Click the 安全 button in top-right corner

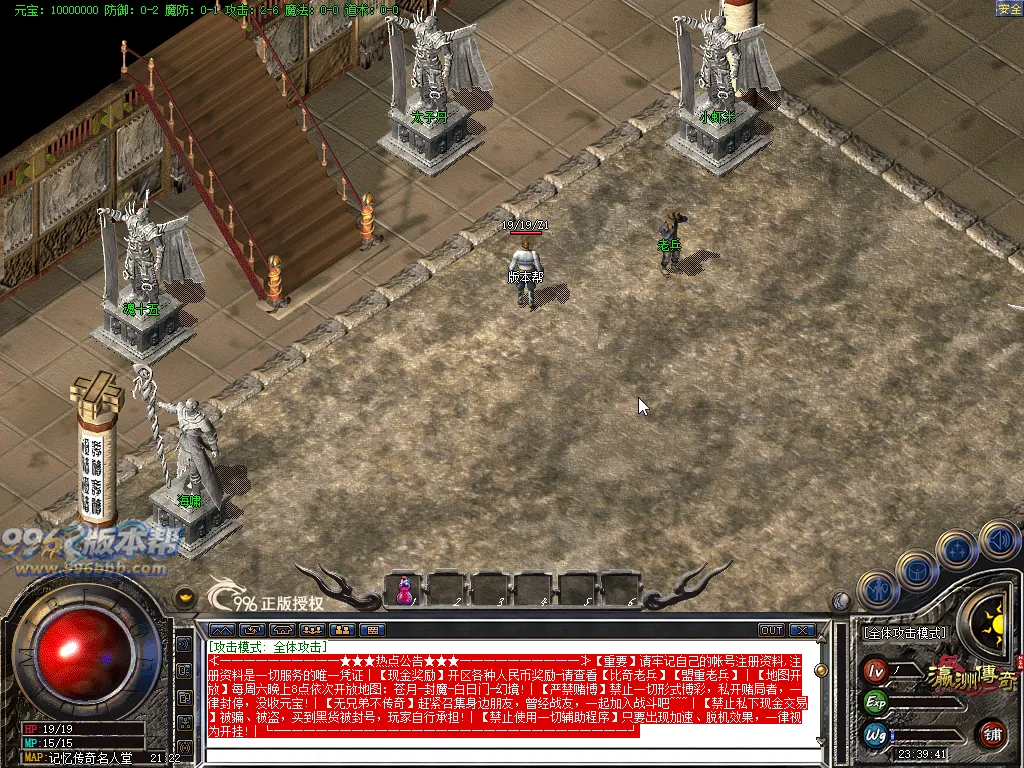pos(1009,9)
